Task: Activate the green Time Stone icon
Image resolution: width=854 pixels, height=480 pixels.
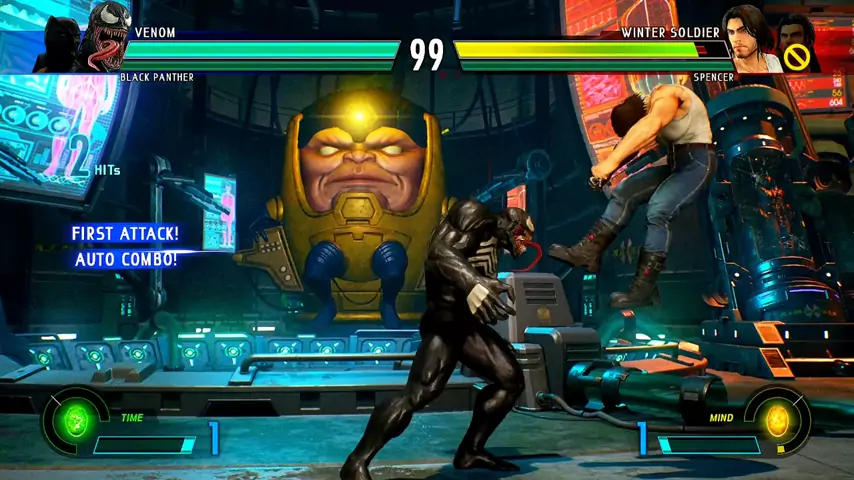Action: [77, 420]
